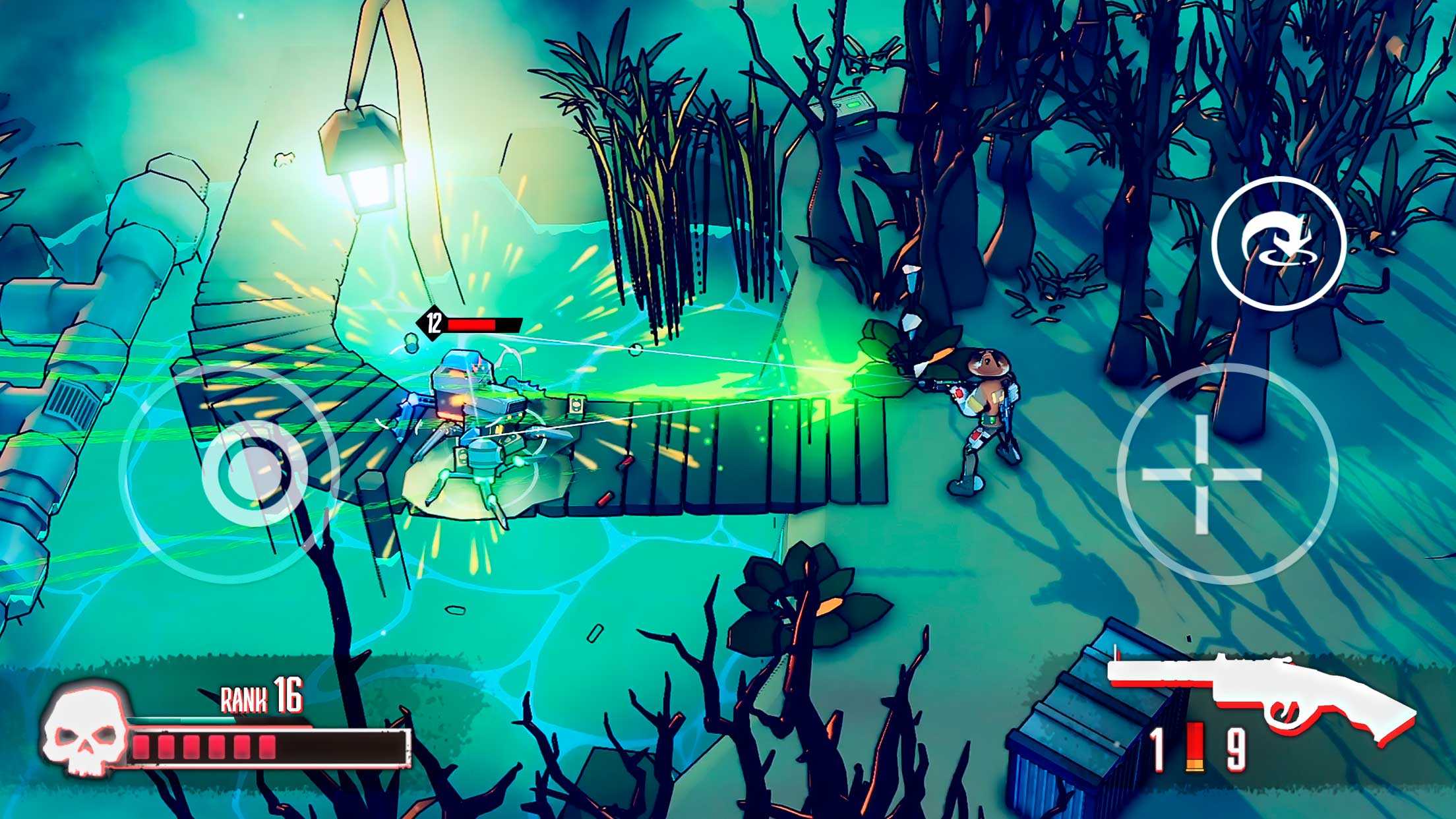Viewport: 1456px width, 819px height.
Task: Switch weapon via the shotgun icon
Action: (x=1259, y=699)
